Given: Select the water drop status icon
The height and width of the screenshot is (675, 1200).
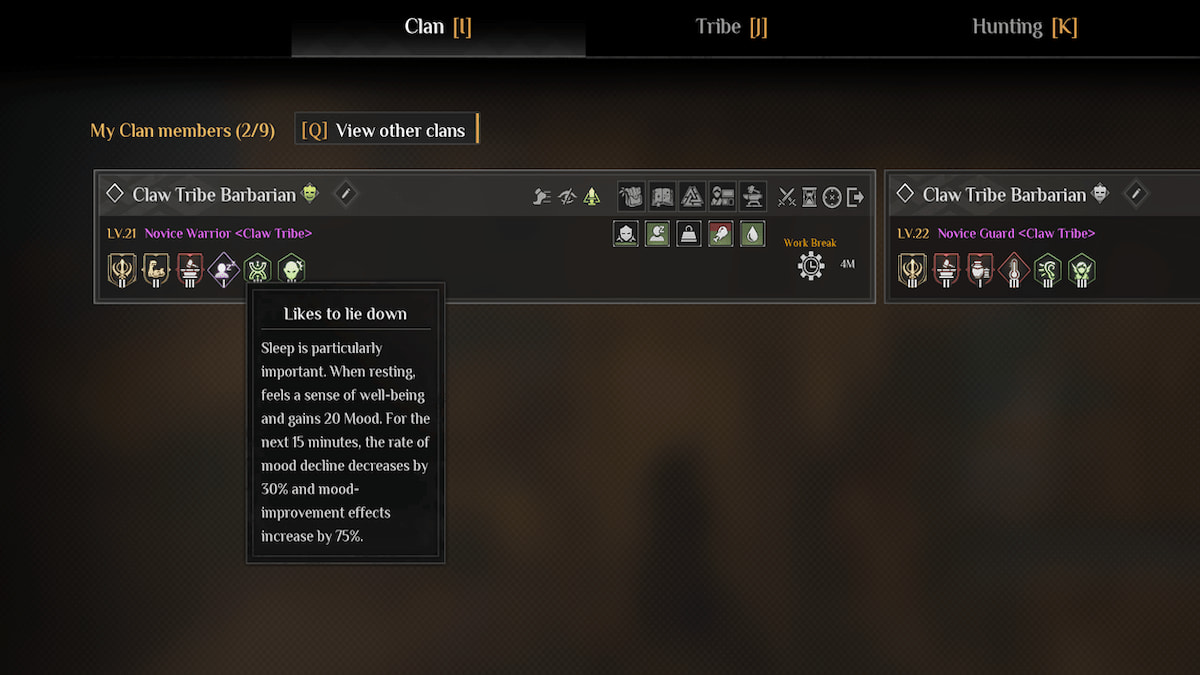Looking at the screenshot, I should coord(752,234).
